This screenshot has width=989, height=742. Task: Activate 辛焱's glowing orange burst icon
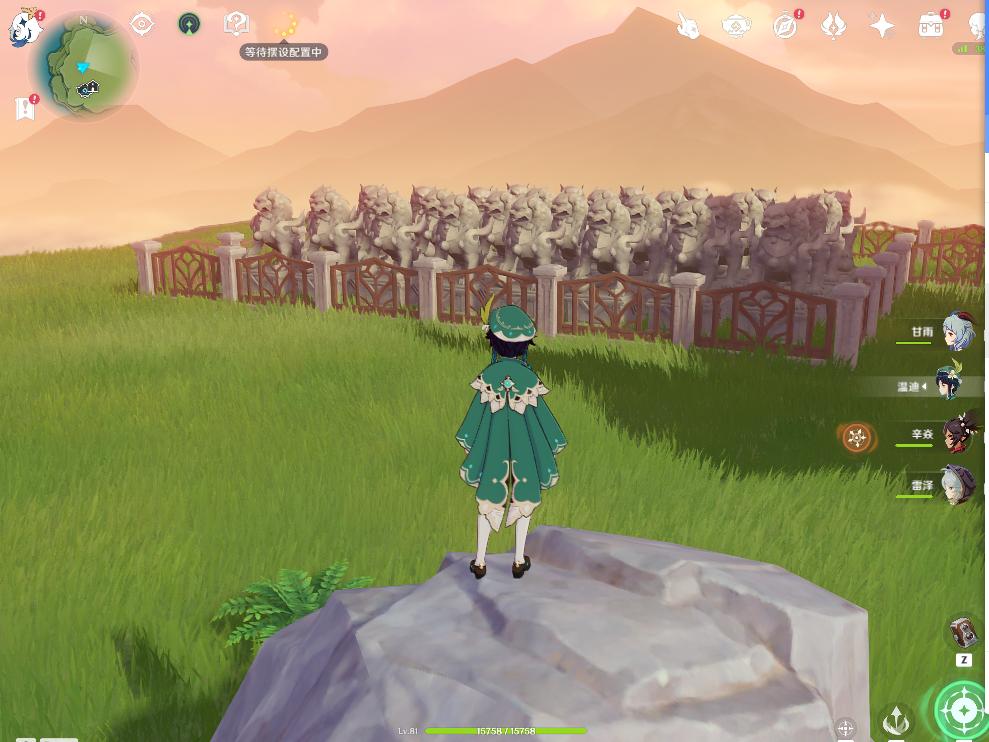[x=856, y=437]
